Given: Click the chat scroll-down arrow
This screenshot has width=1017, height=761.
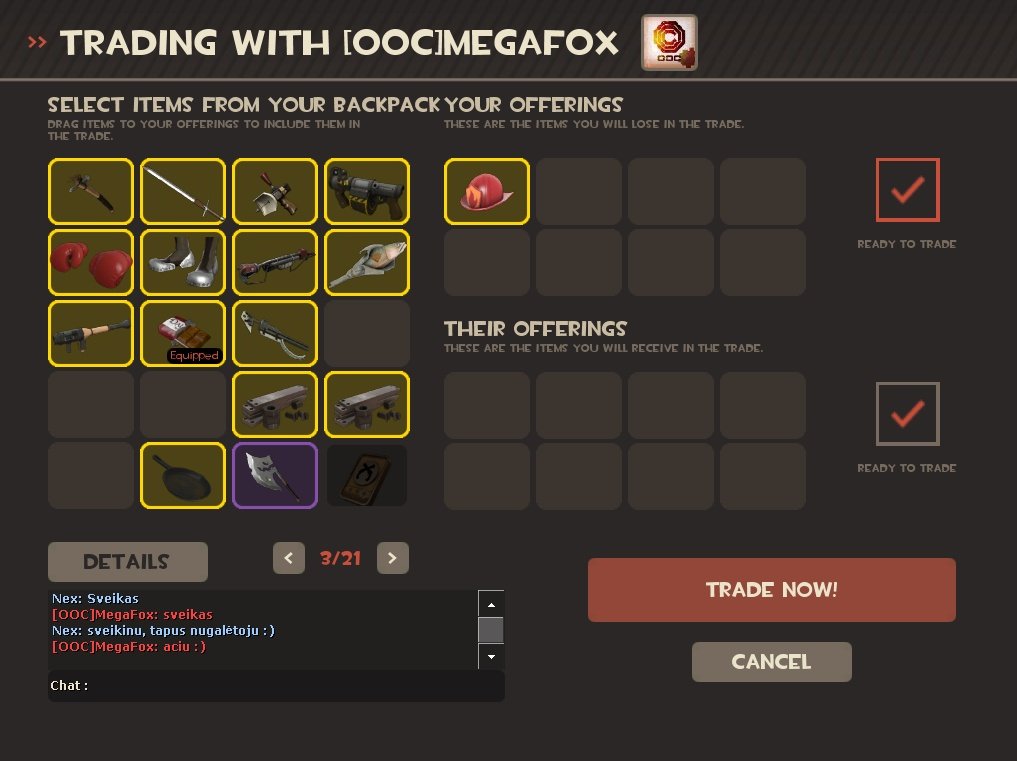Looking at the screenshot, I should coord(490,657).
